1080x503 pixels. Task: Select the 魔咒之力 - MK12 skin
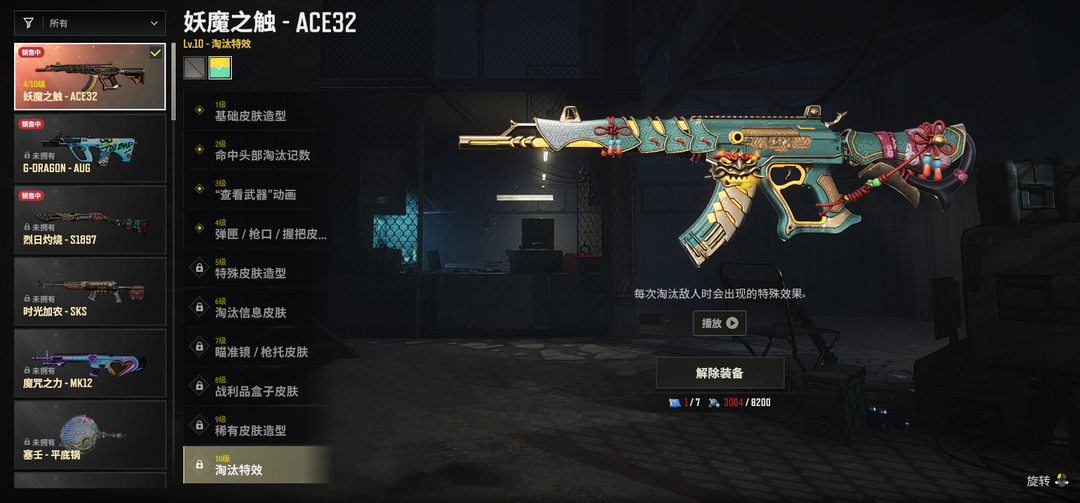(90, 363)
